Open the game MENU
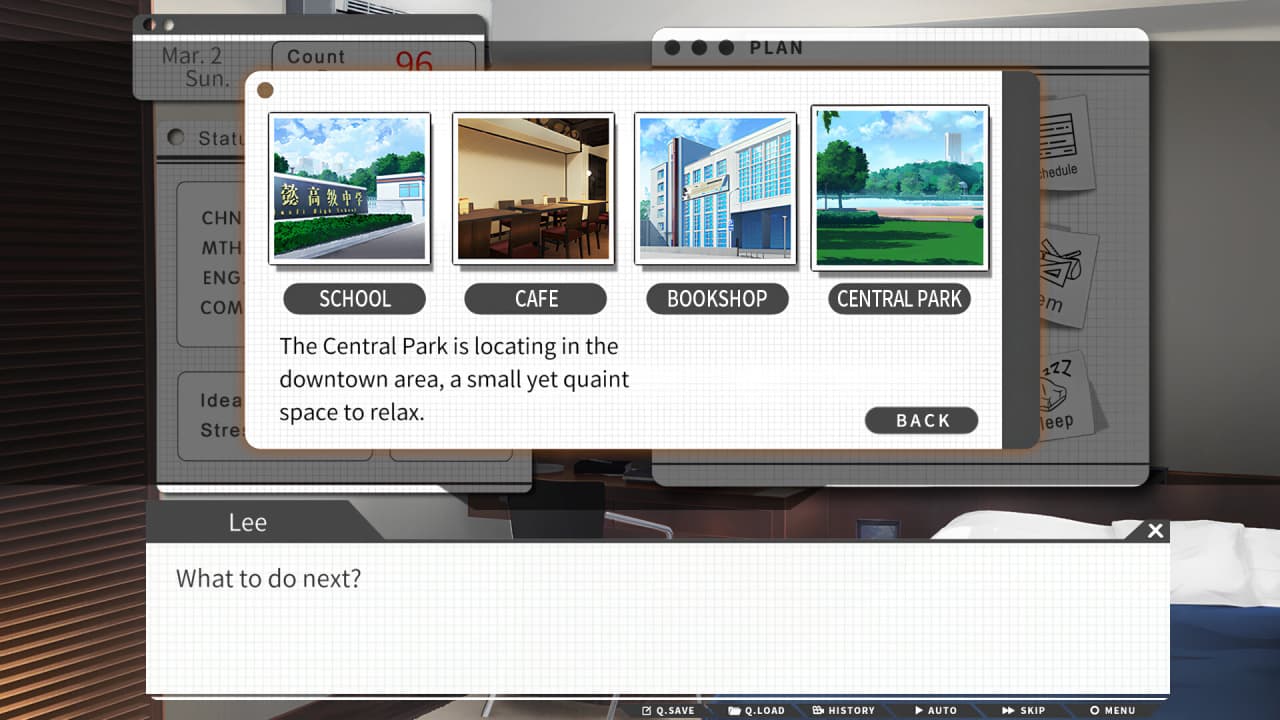1280x720 pixels. (1113, 710)
